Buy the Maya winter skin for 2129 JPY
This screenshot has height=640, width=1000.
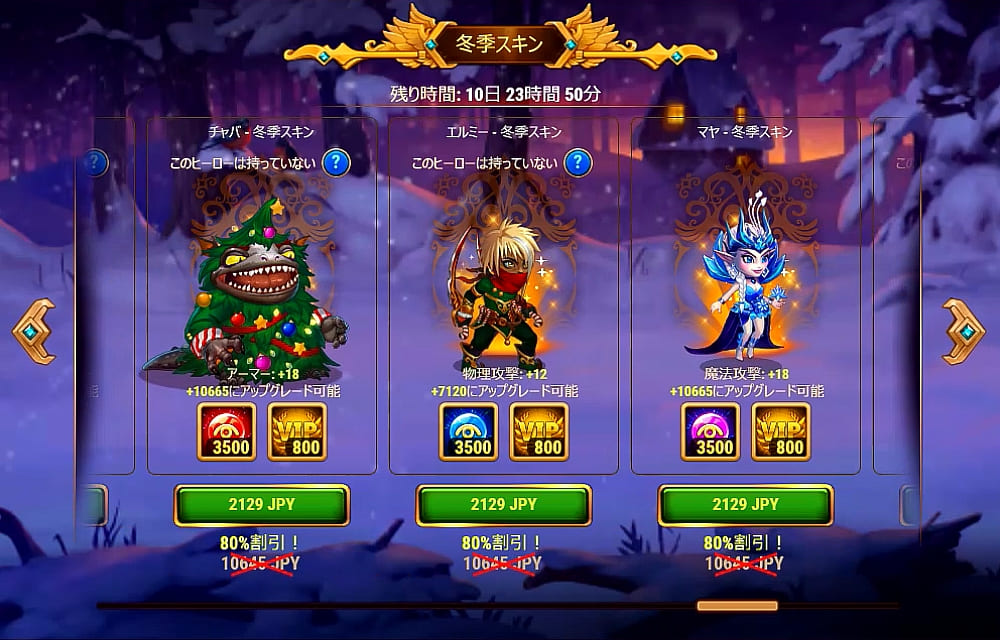click(745, 505)
